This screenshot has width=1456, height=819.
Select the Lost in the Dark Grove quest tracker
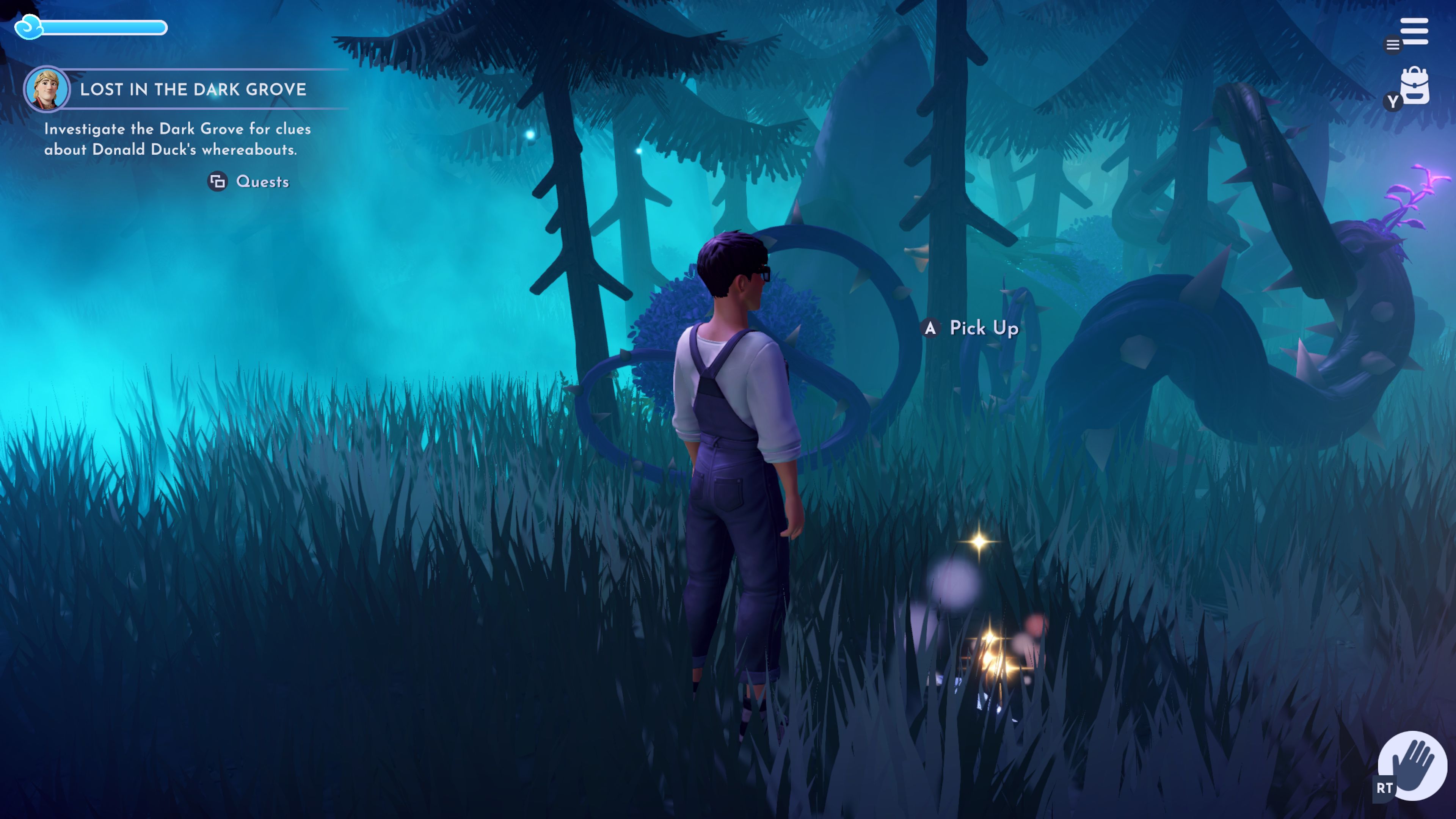(193, 89)
